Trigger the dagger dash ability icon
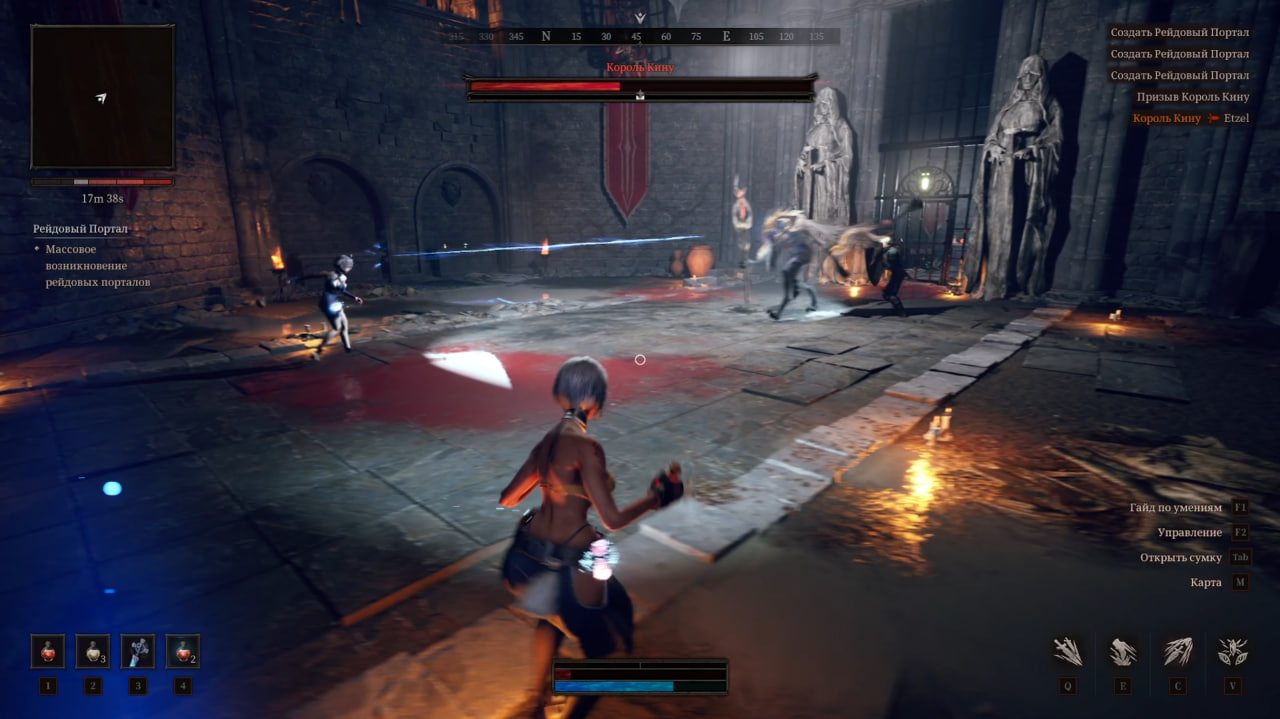The image size is (1280, 719). coord(1178,652)
